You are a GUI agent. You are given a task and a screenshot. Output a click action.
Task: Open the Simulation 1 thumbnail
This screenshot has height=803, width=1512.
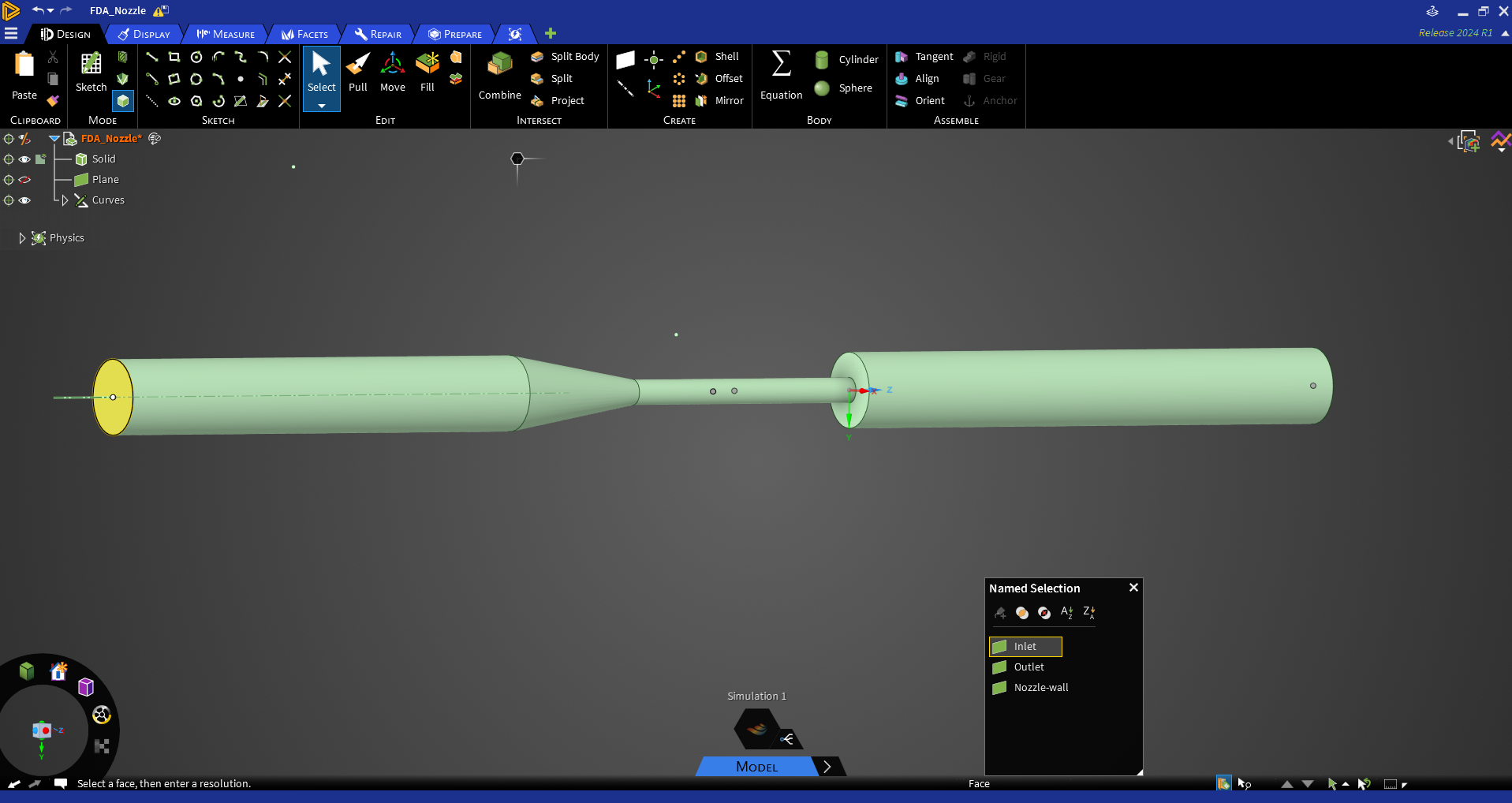756,729
